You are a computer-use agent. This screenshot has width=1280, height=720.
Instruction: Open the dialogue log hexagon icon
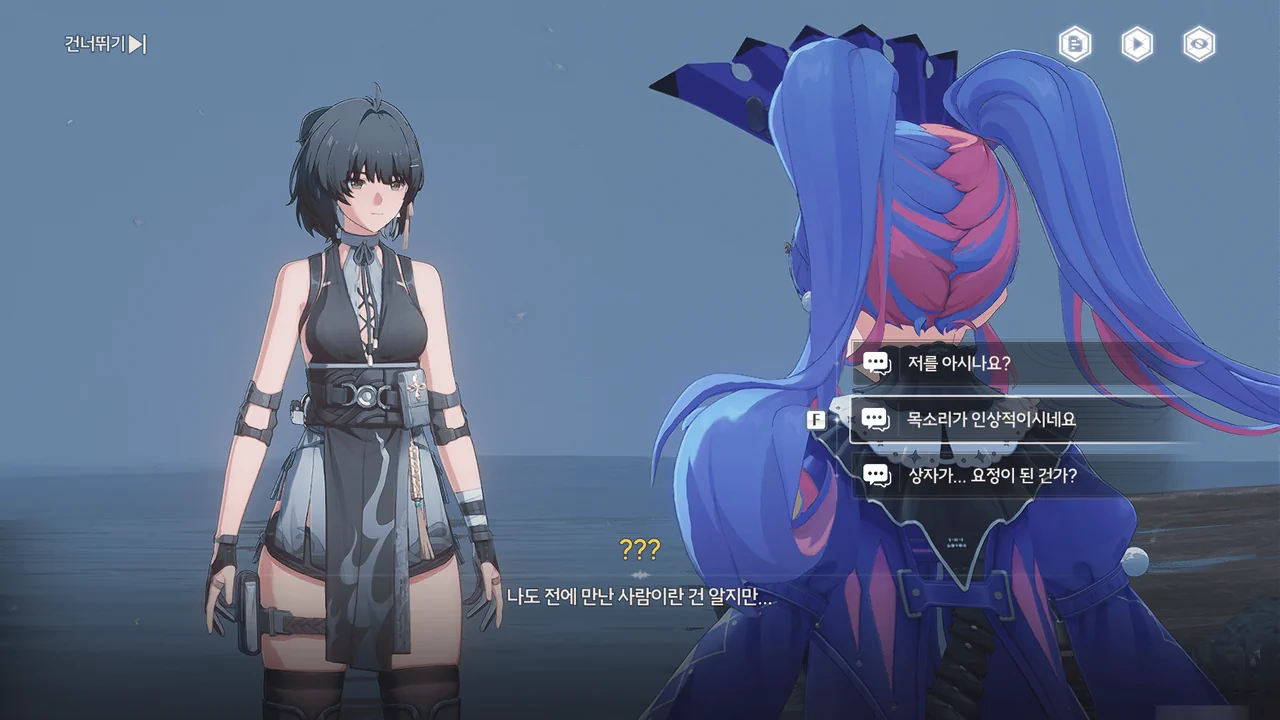(x=1075, y=44)
